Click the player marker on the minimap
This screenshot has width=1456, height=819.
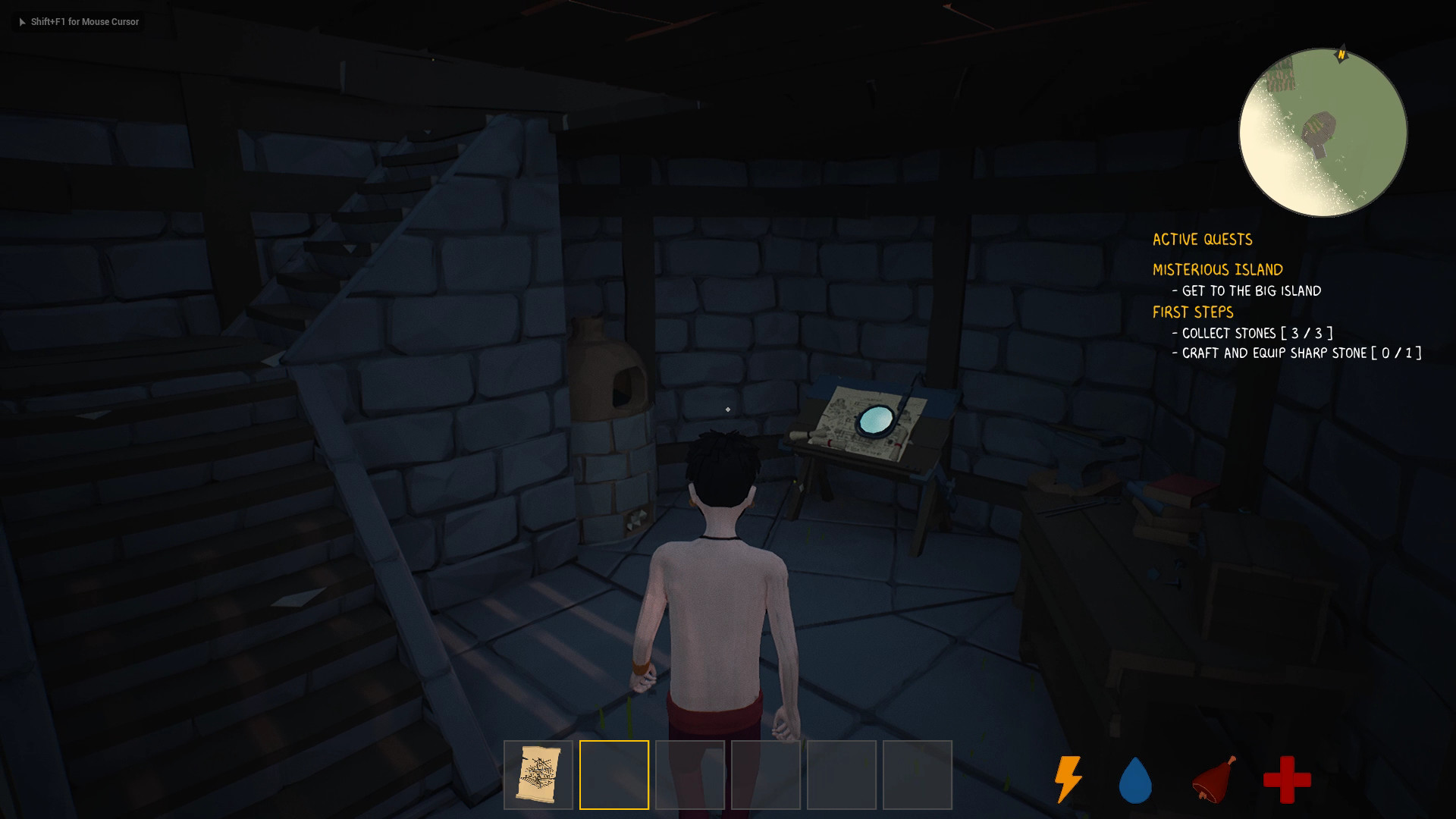(1323, 129)
